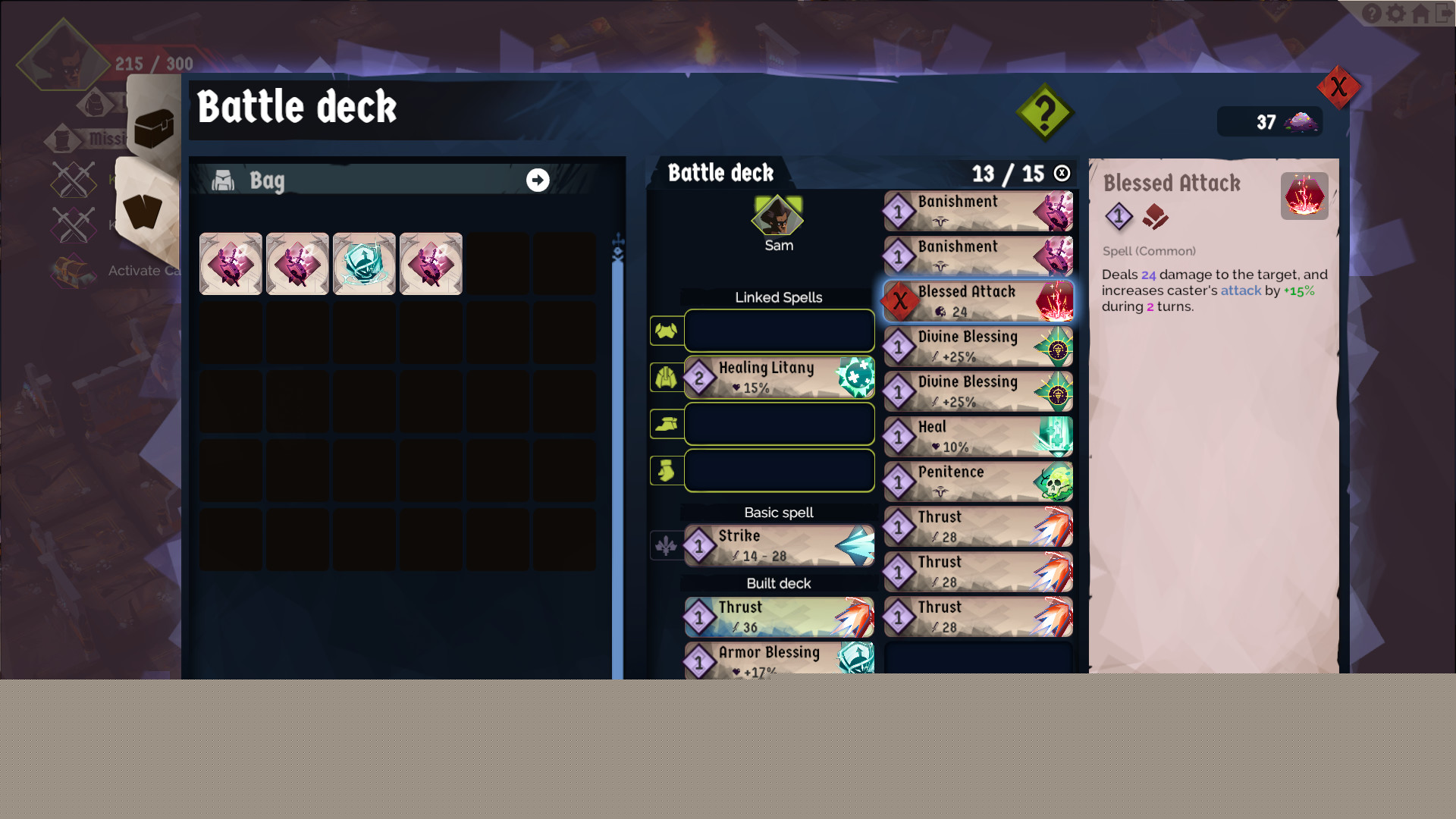Pick the Penitence spell card
The image size is (1456, 819).
978,482
